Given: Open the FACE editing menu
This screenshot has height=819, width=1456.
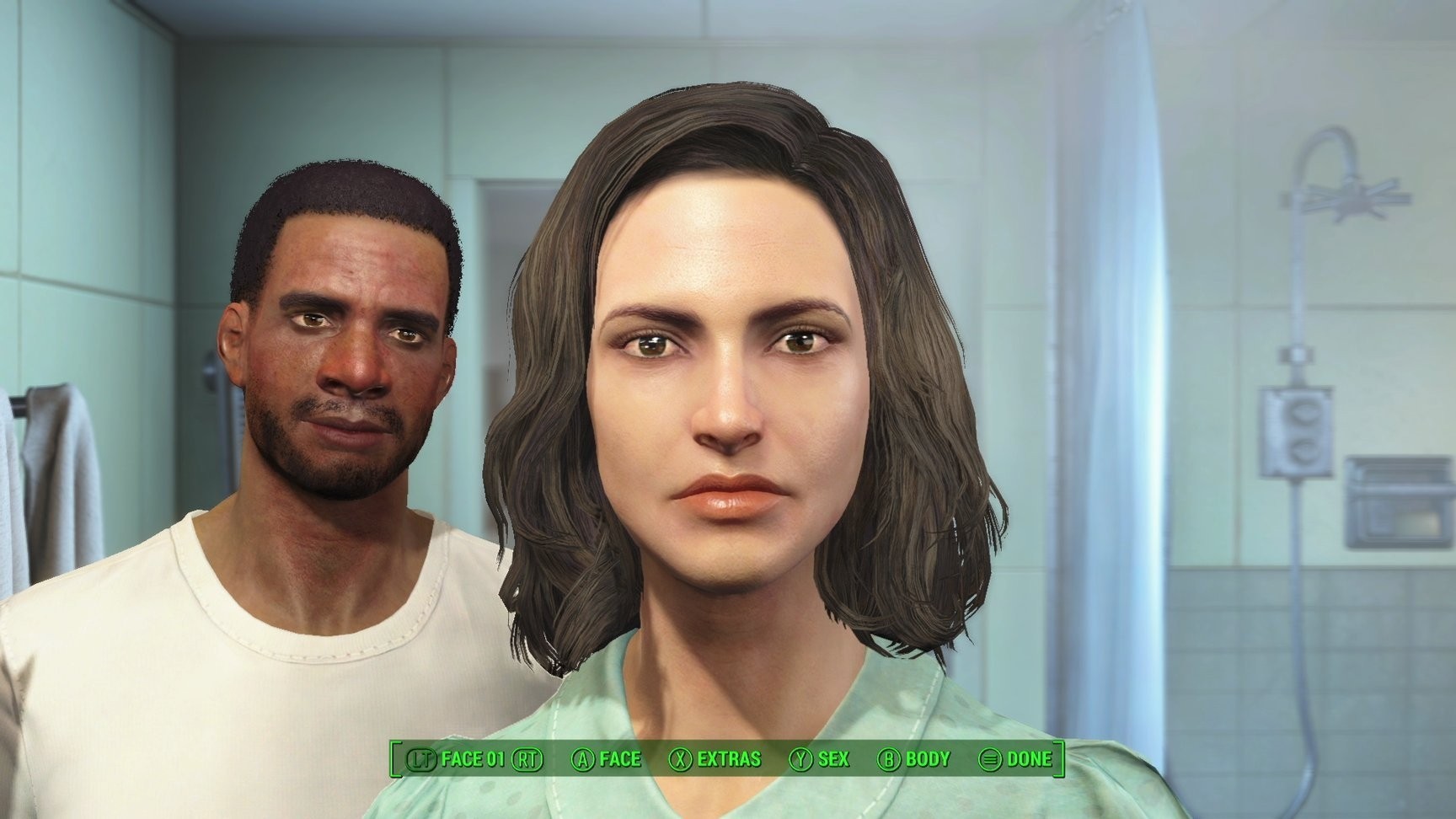Looking at the screenshot, I should pyautogui.click(x=619, y=759).
